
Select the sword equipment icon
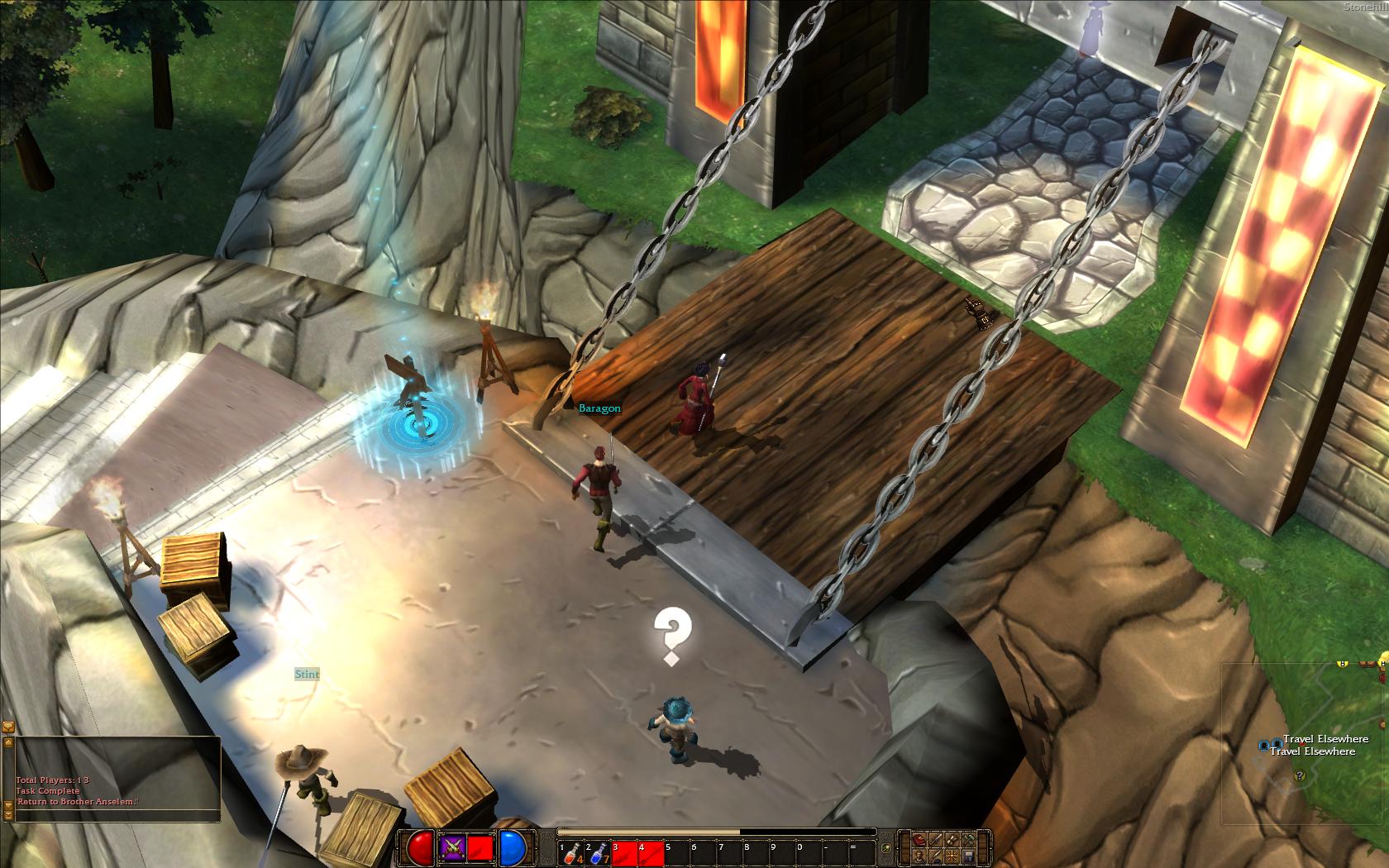936,840
